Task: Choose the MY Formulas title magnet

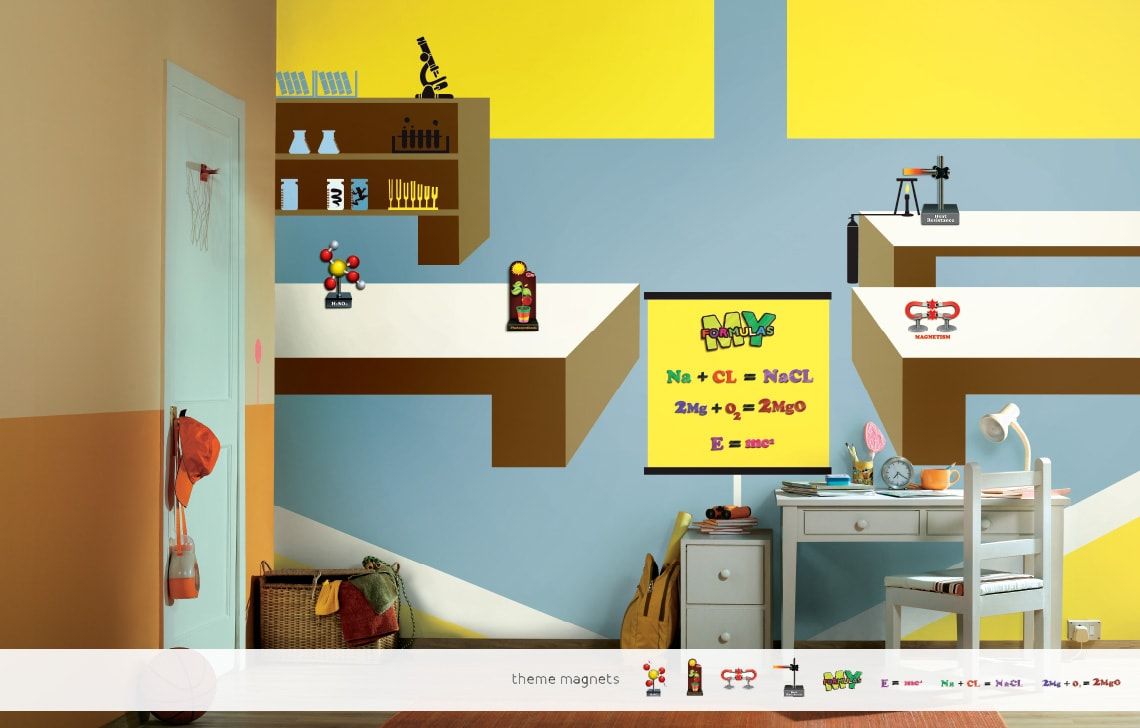Action: pos(842,680)
